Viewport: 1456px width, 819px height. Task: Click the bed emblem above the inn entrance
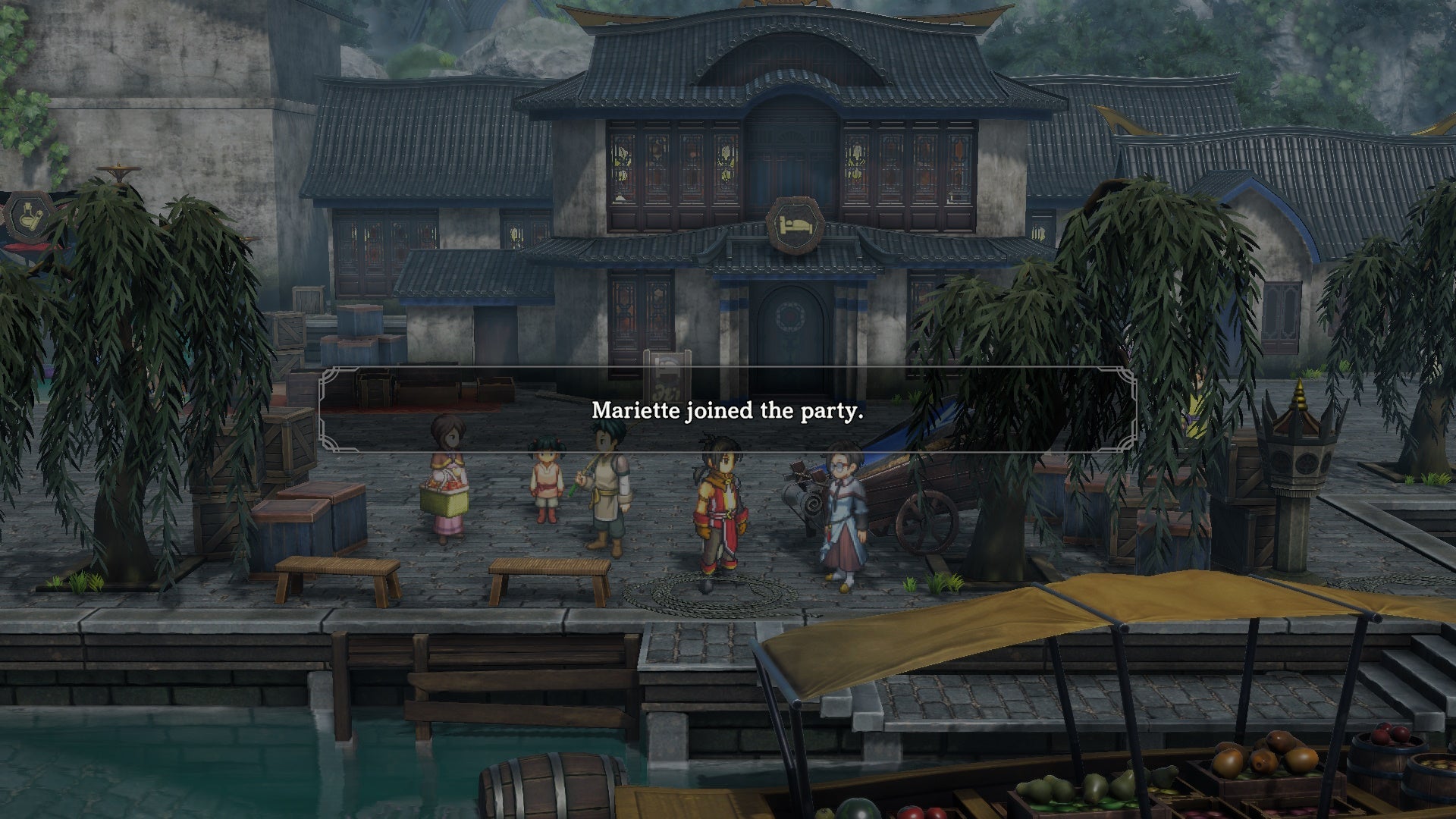click(x=795, y=224)
